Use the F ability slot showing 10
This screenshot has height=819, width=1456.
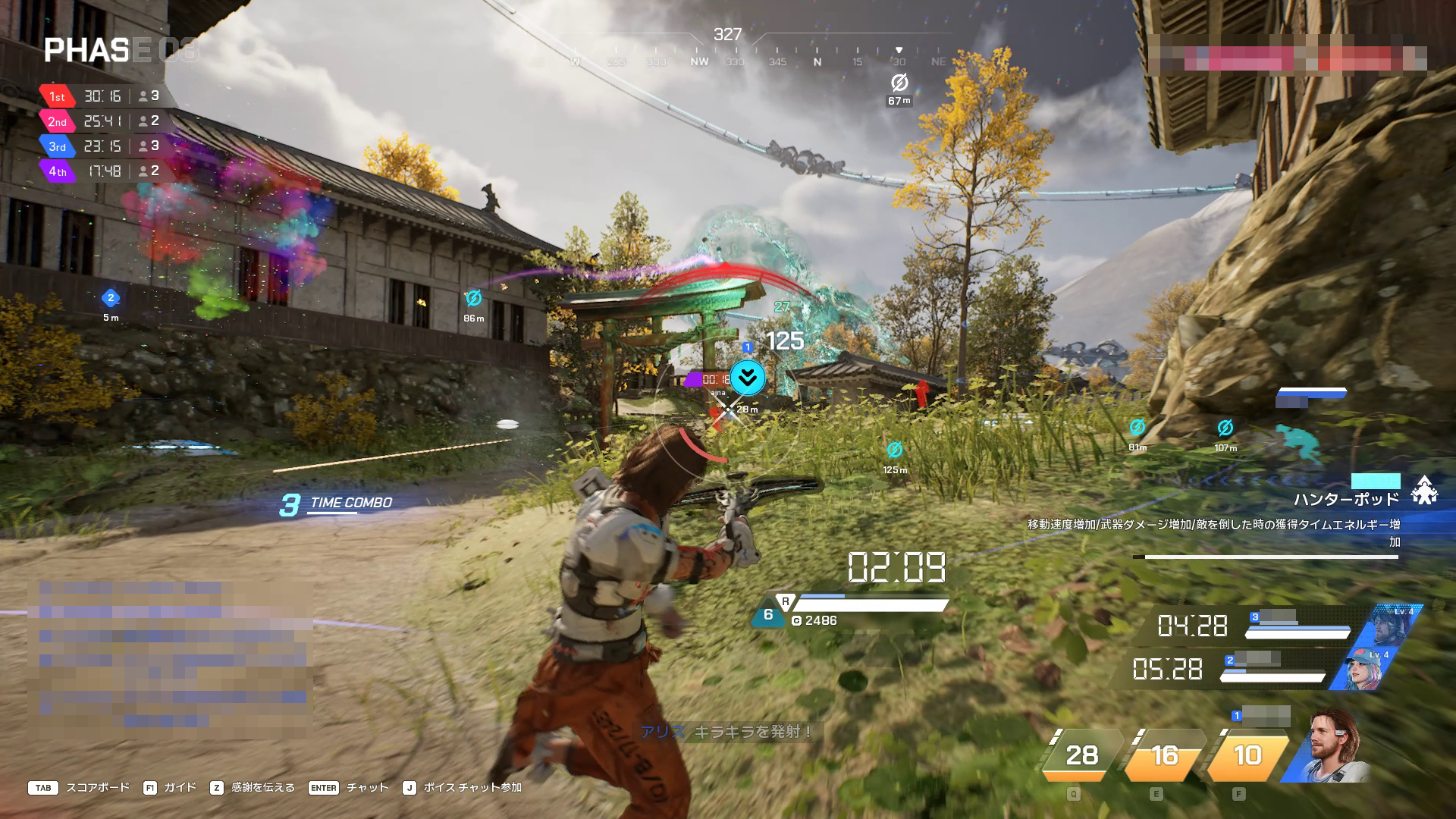(1247, 755)
